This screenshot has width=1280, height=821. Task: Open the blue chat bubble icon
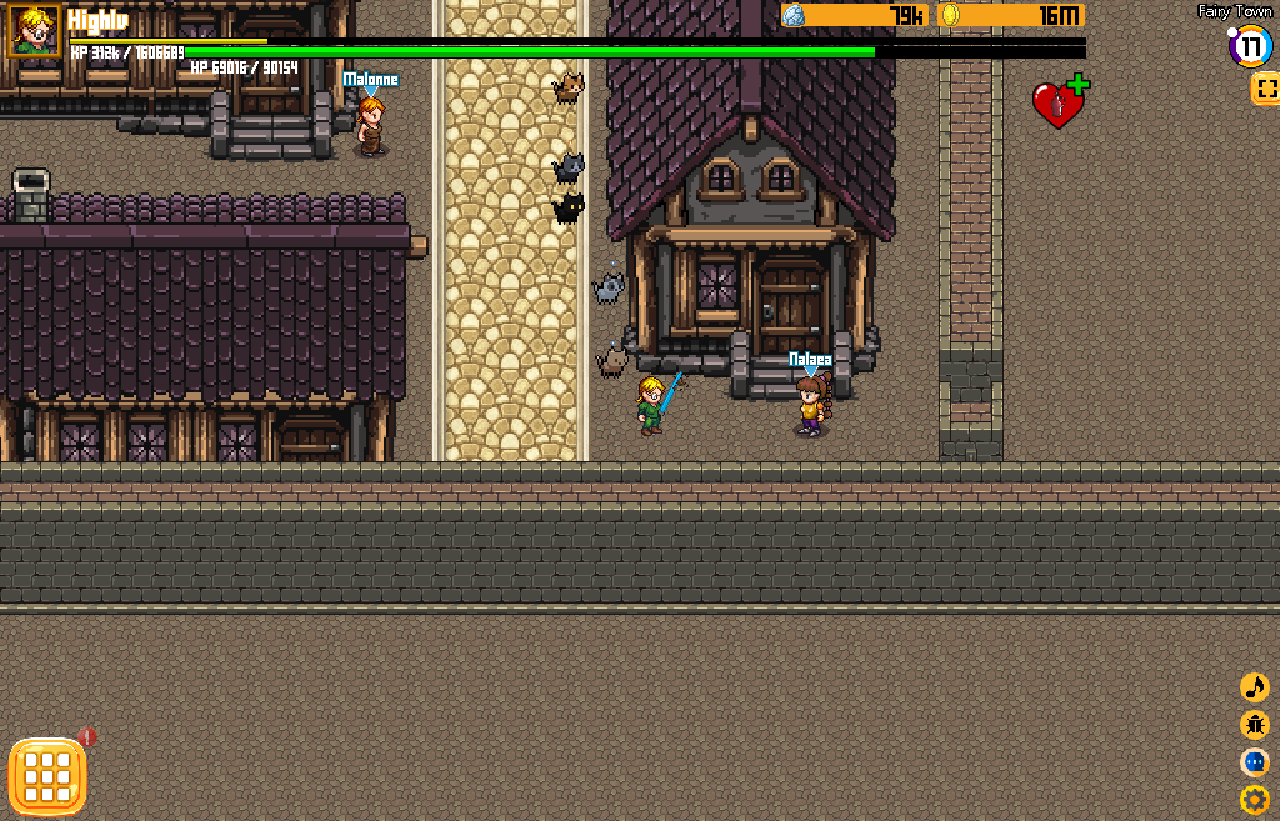coord(1254,762)
